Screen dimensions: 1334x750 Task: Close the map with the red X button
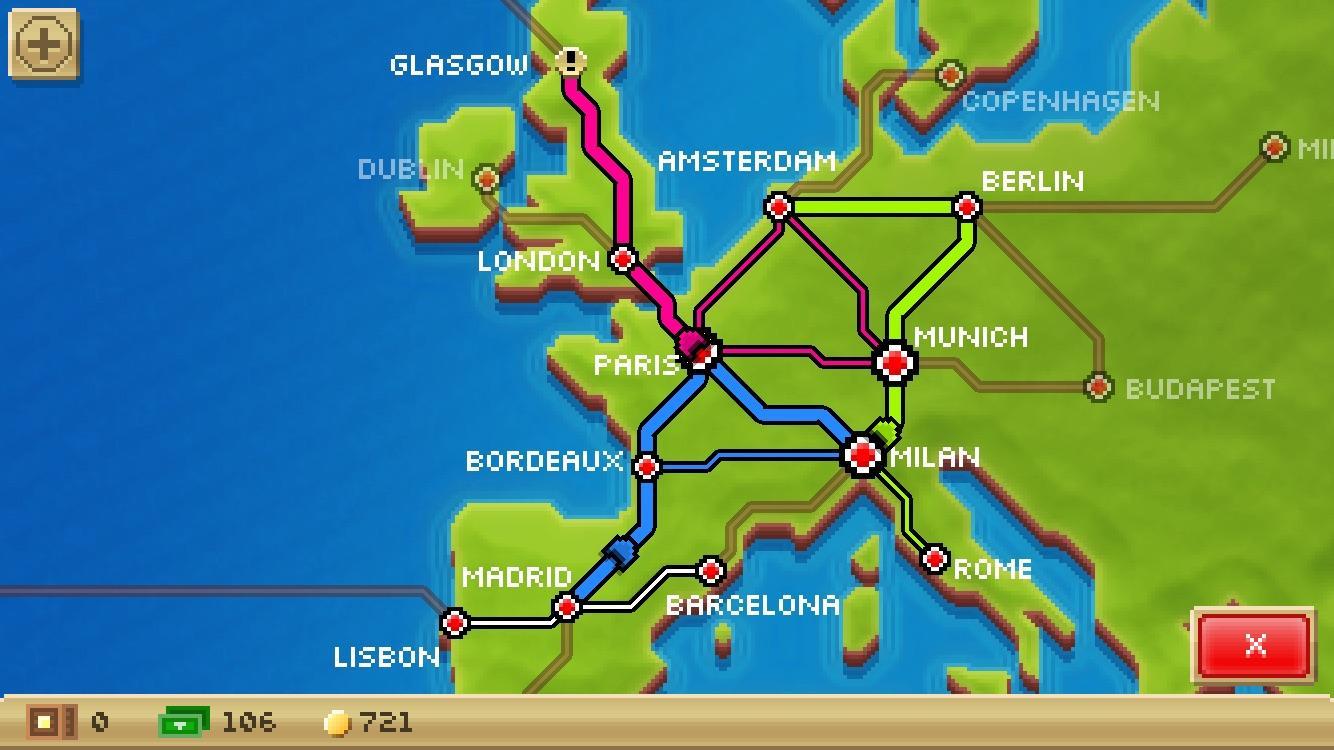coord(1253,647)
